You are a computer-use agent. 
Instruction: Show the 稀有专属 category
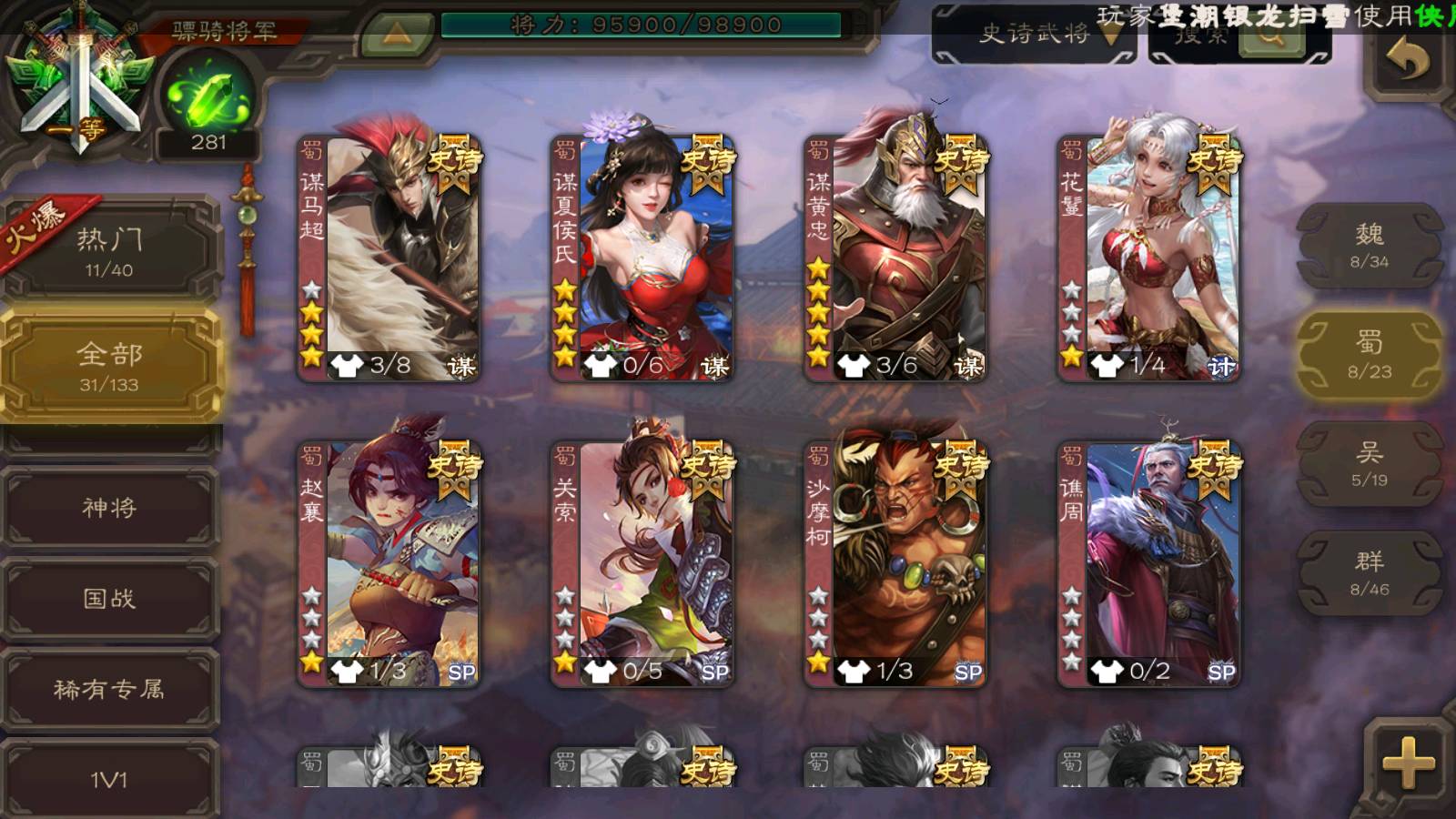109,690
